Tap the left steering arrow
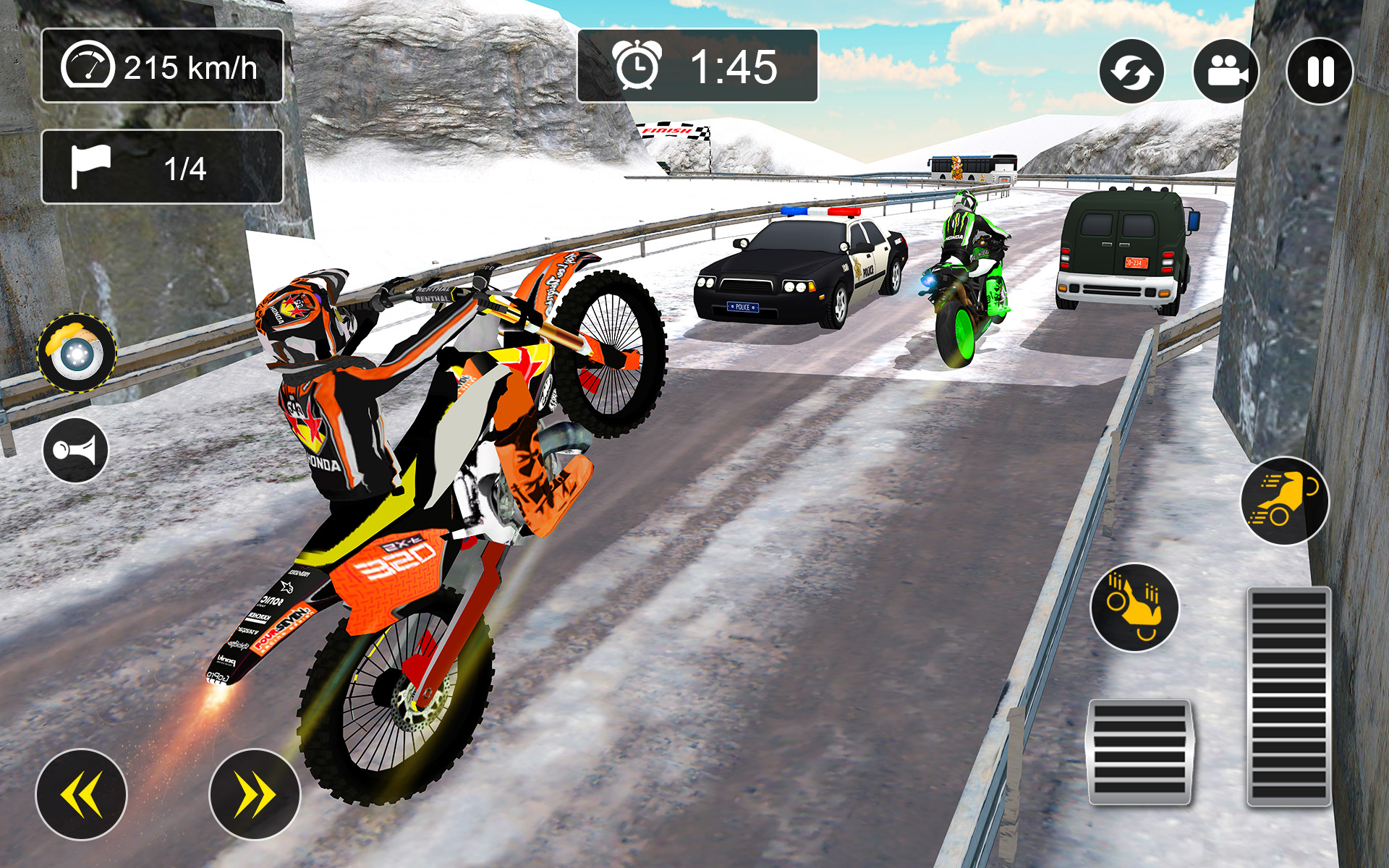Viewport: 1389px width, 868px height. point(82,793)
